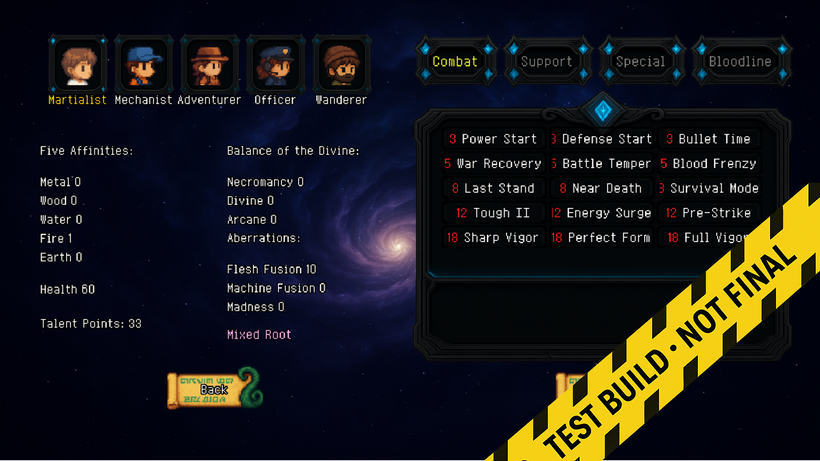Pick the Adventurer character portrait

209,63
